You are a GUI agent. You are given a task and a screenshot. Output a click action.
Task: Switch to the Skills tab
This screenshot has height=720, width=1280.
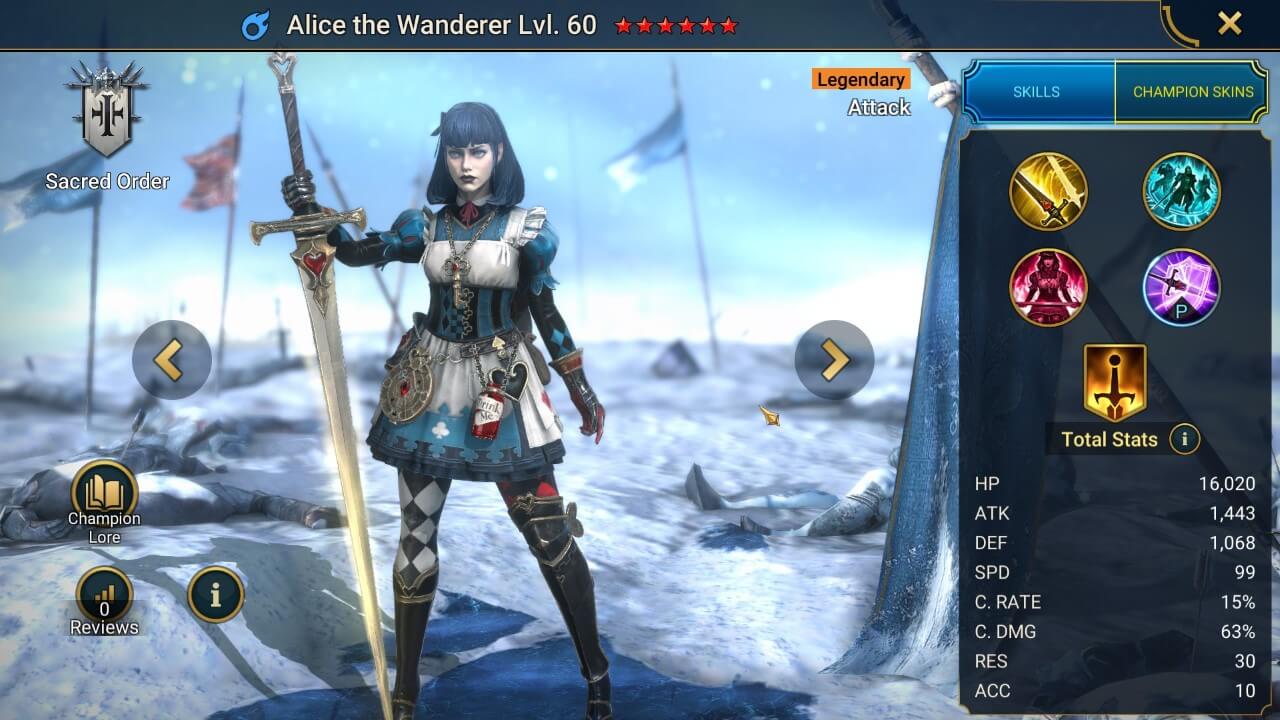[x=1037, y=91]
